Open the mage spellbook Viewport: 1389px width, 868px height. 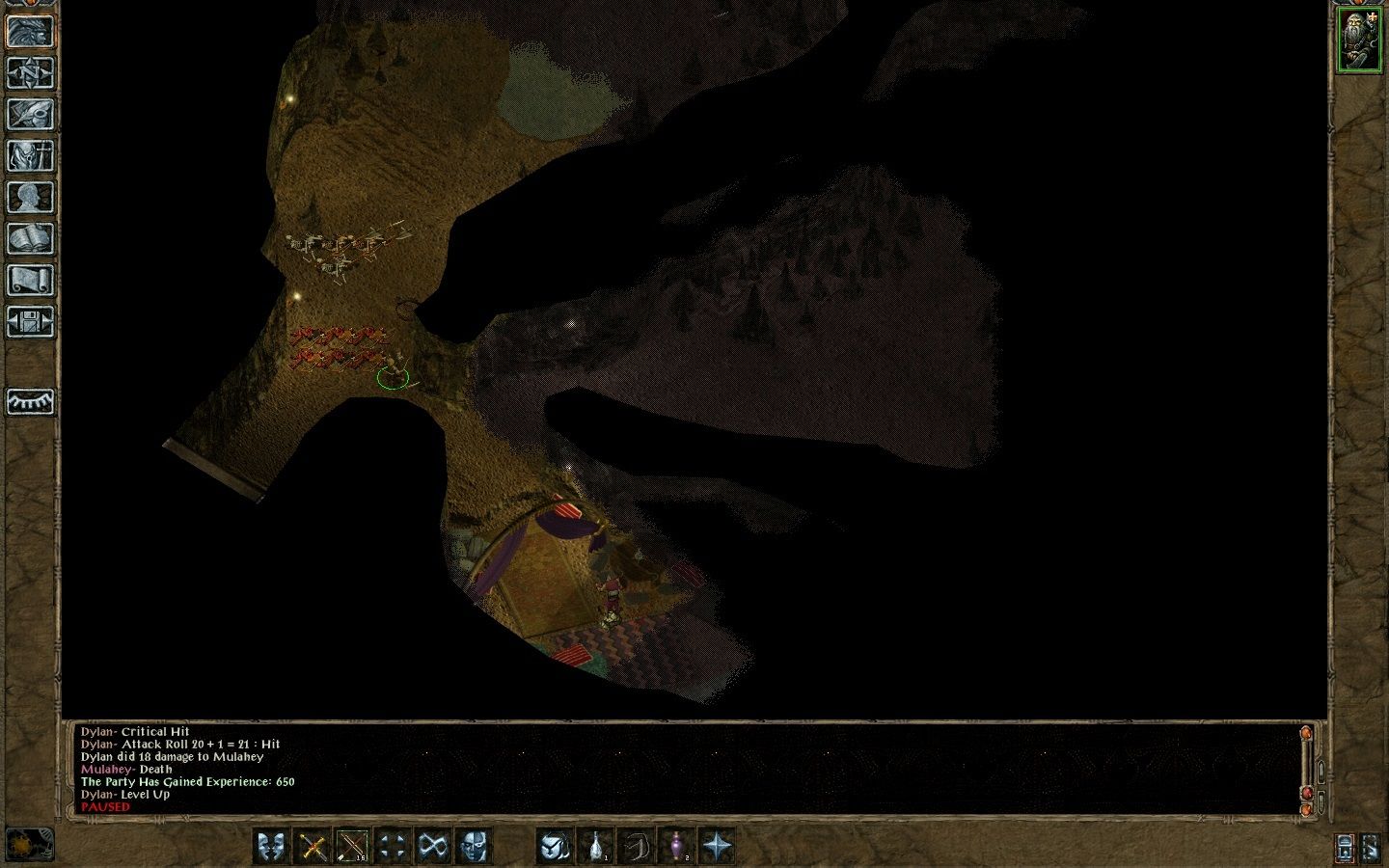coord(30,237)
